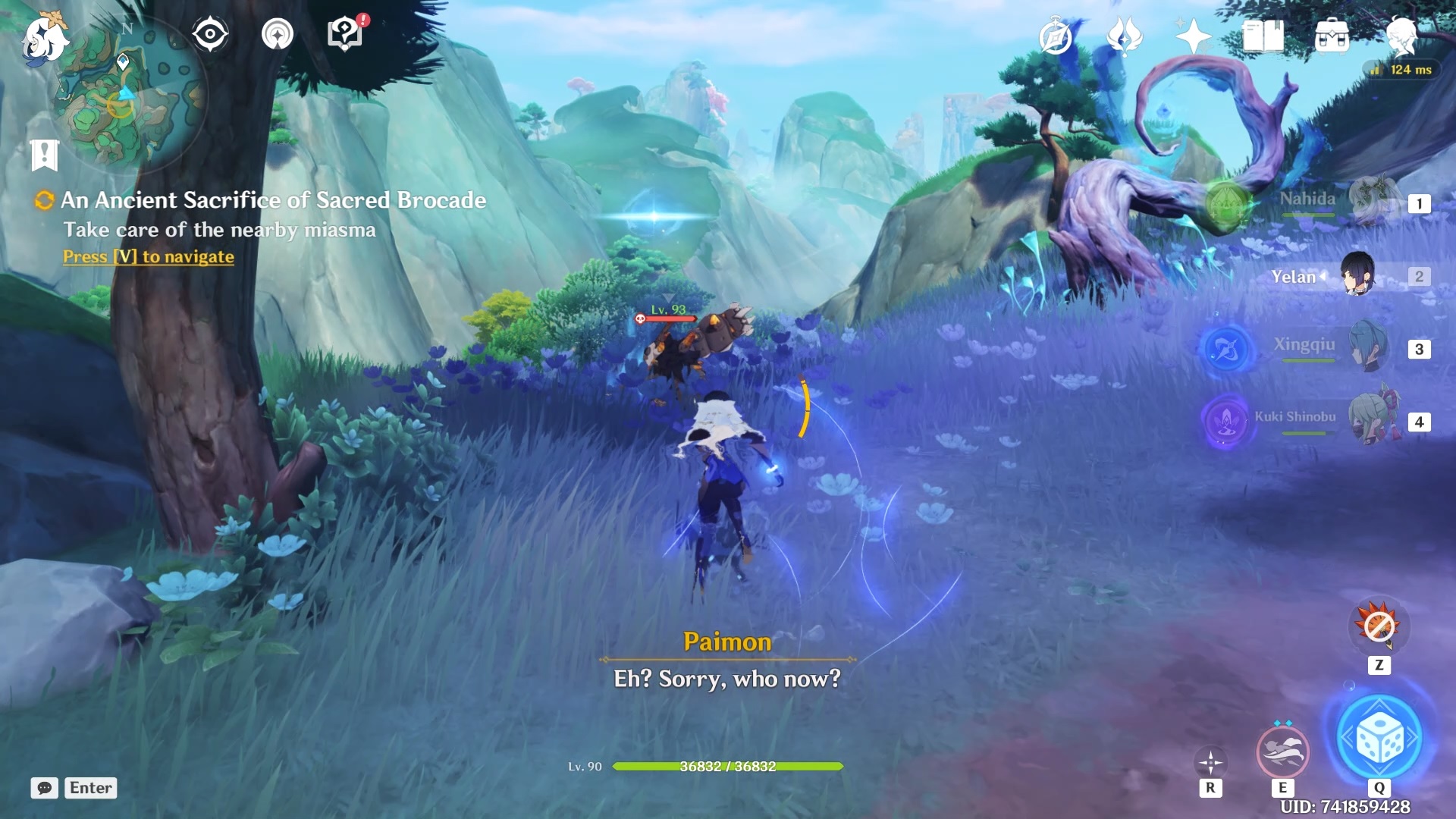Activate Elemental Sight eye icon
Screen dimensions: 1456x819
coord(210,33)
